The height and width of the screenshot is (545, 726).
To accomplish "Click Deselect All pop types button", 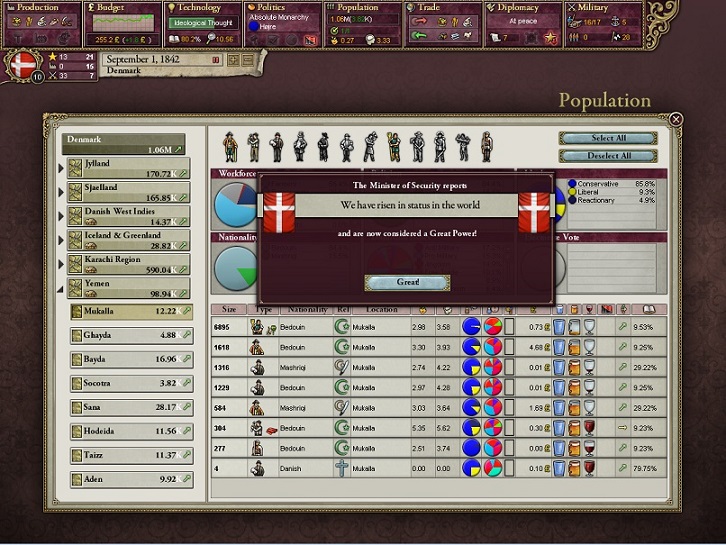I will pyautogui.click(x=609, y=156).
